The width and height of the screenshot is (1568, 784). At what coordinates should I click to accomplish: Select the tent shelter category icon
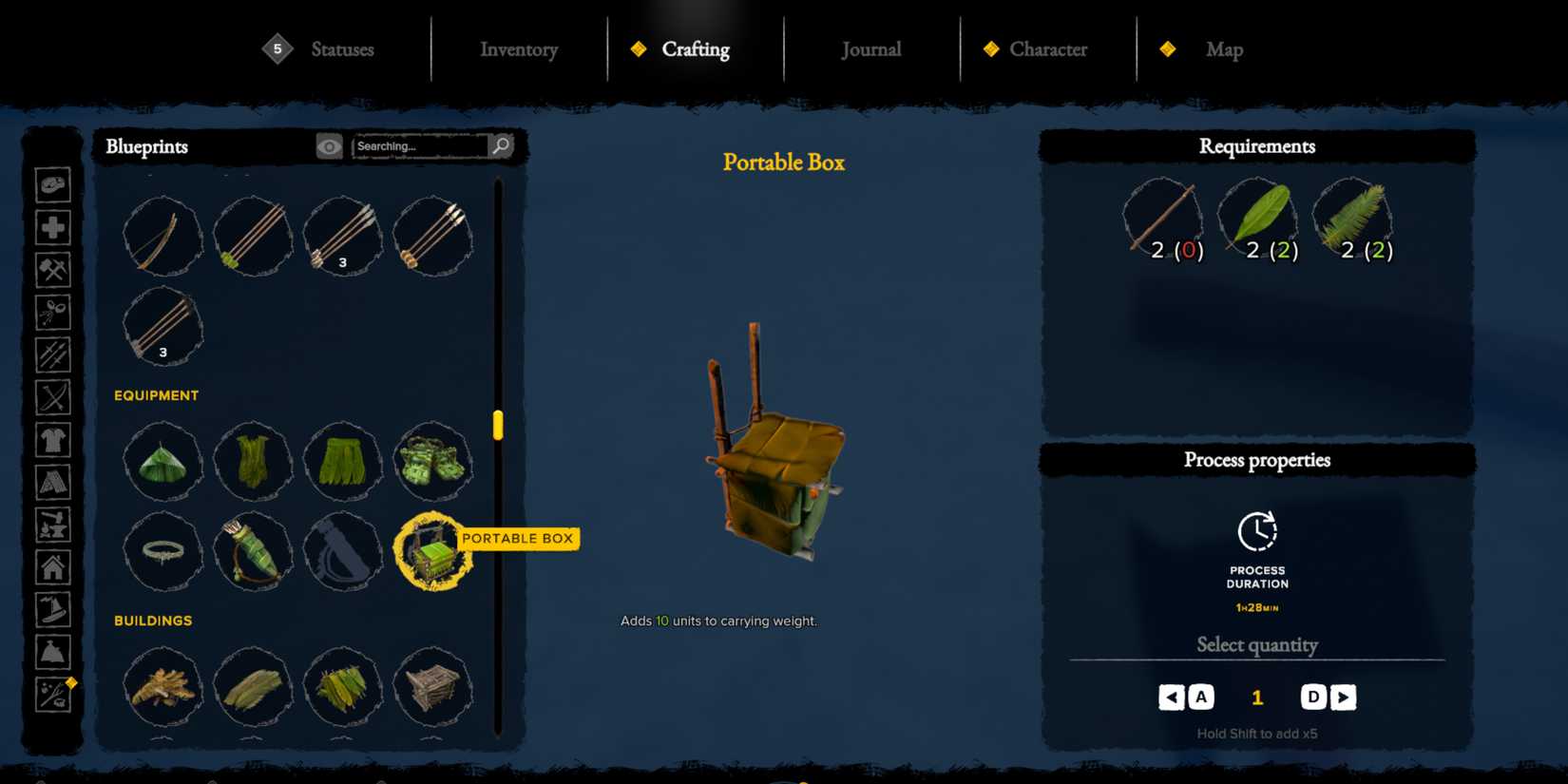[53, 482]
